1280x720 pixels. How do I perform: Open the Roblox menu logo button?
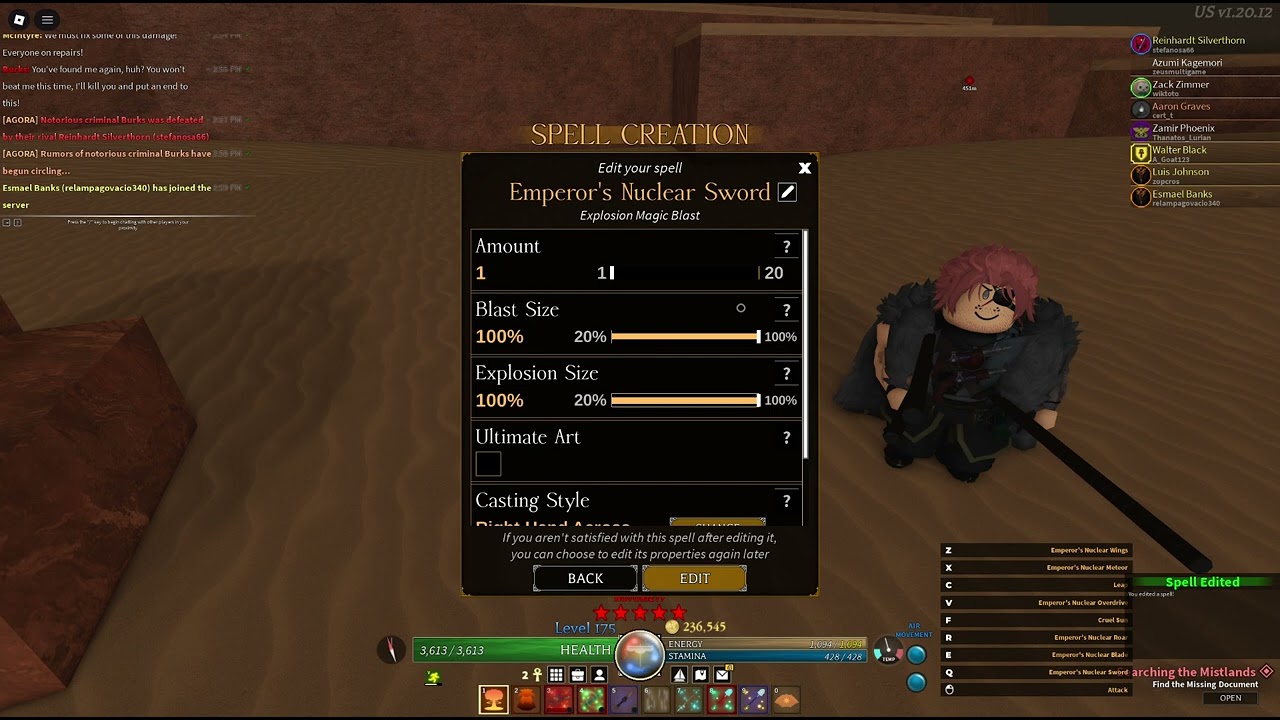(18, 19)
